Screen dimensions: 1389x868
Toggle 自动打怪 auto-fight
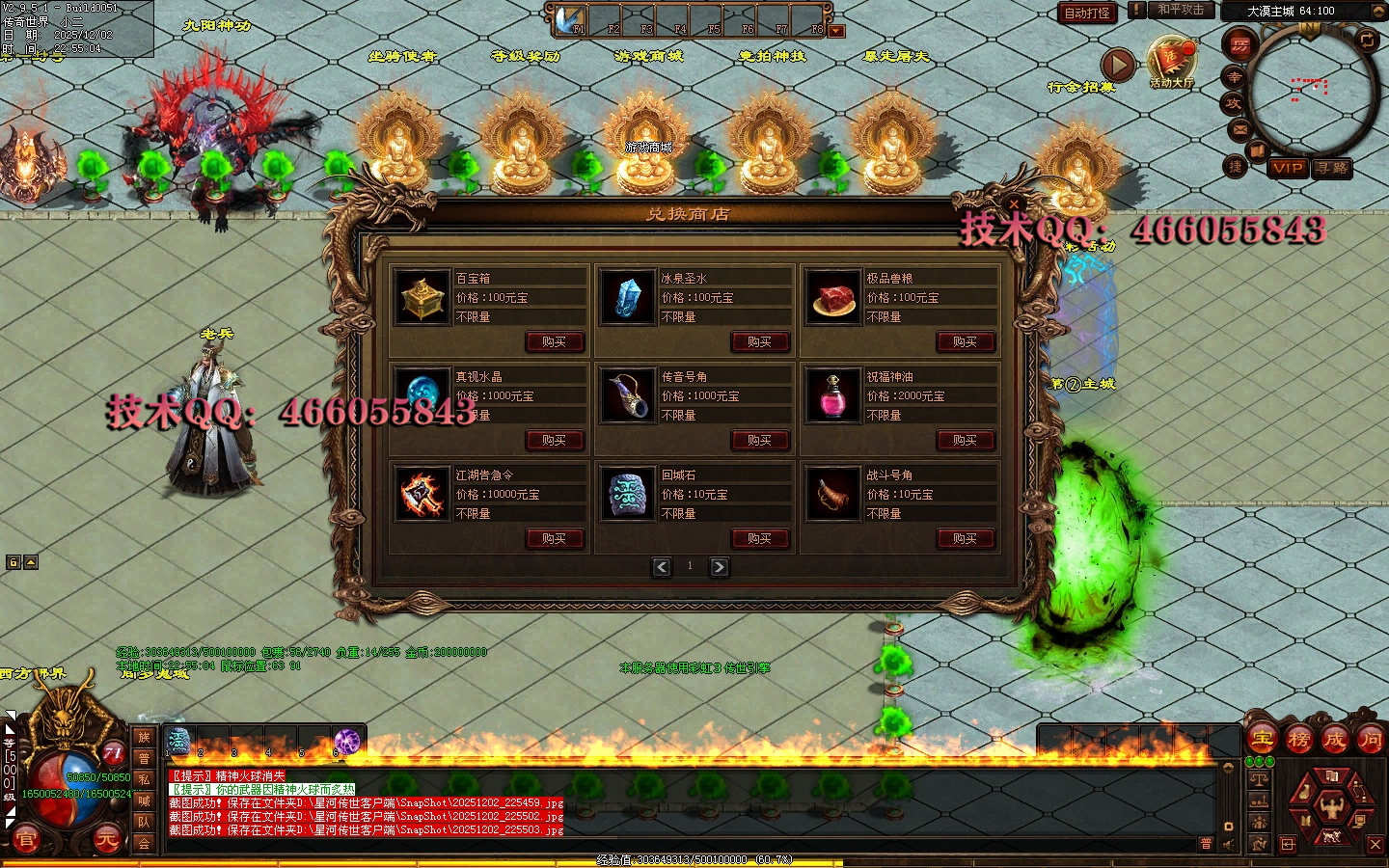(1087, 13)
